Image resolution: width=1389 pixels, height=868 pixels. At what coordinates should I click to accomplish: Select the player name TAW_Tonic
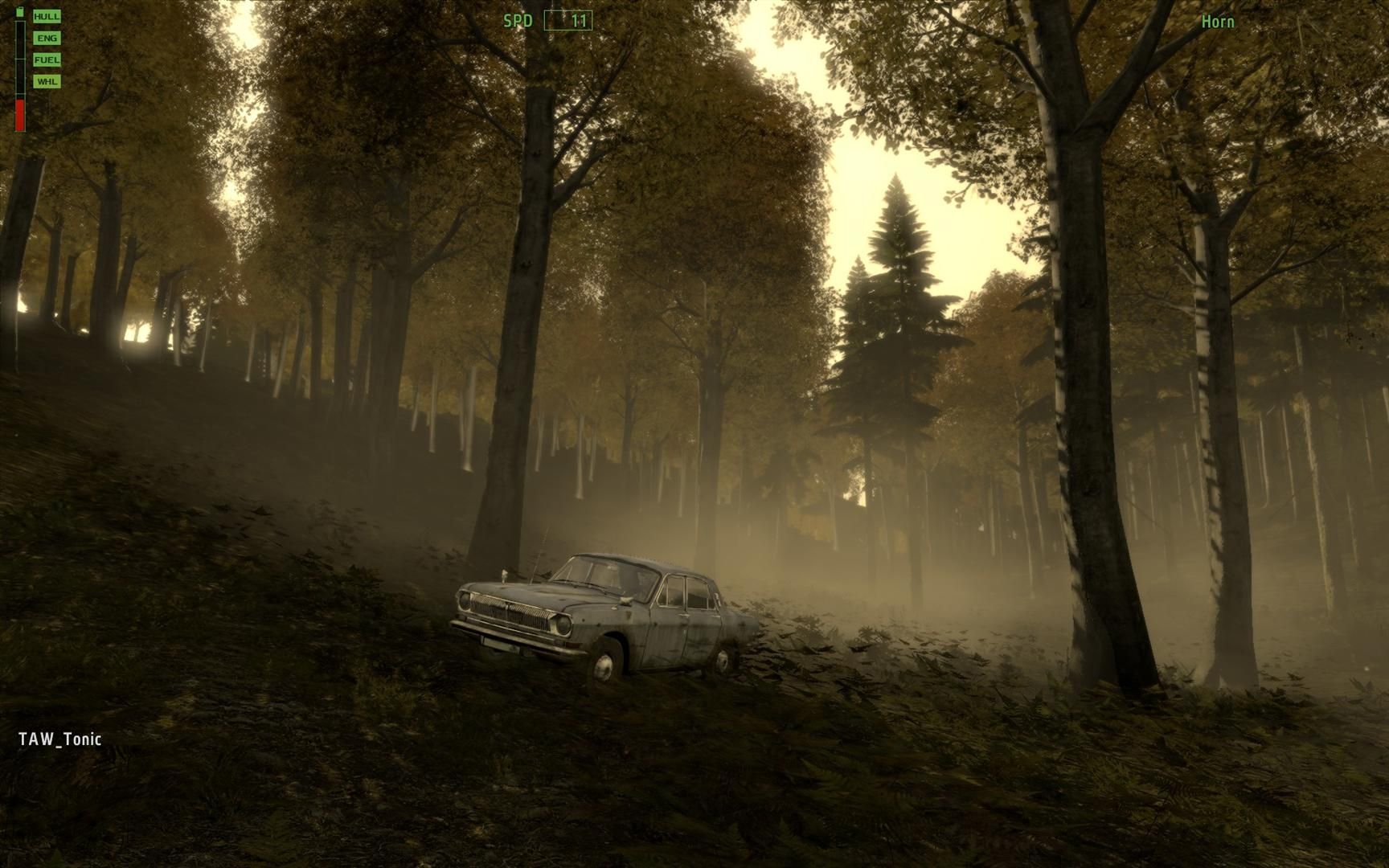click(x=60, y=739)
